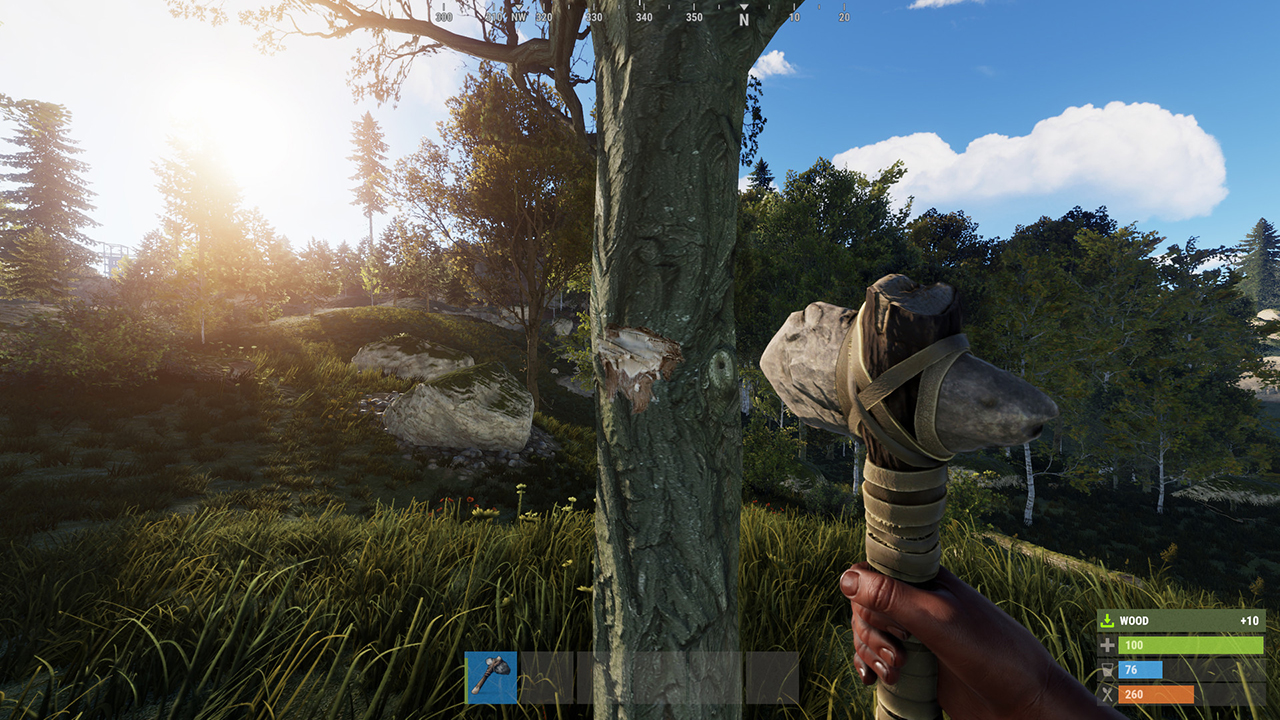Click the blue thirst bar showing 76
Image resolution: width=1280 pixels, height=720 pixels.
pos(1140,670)
